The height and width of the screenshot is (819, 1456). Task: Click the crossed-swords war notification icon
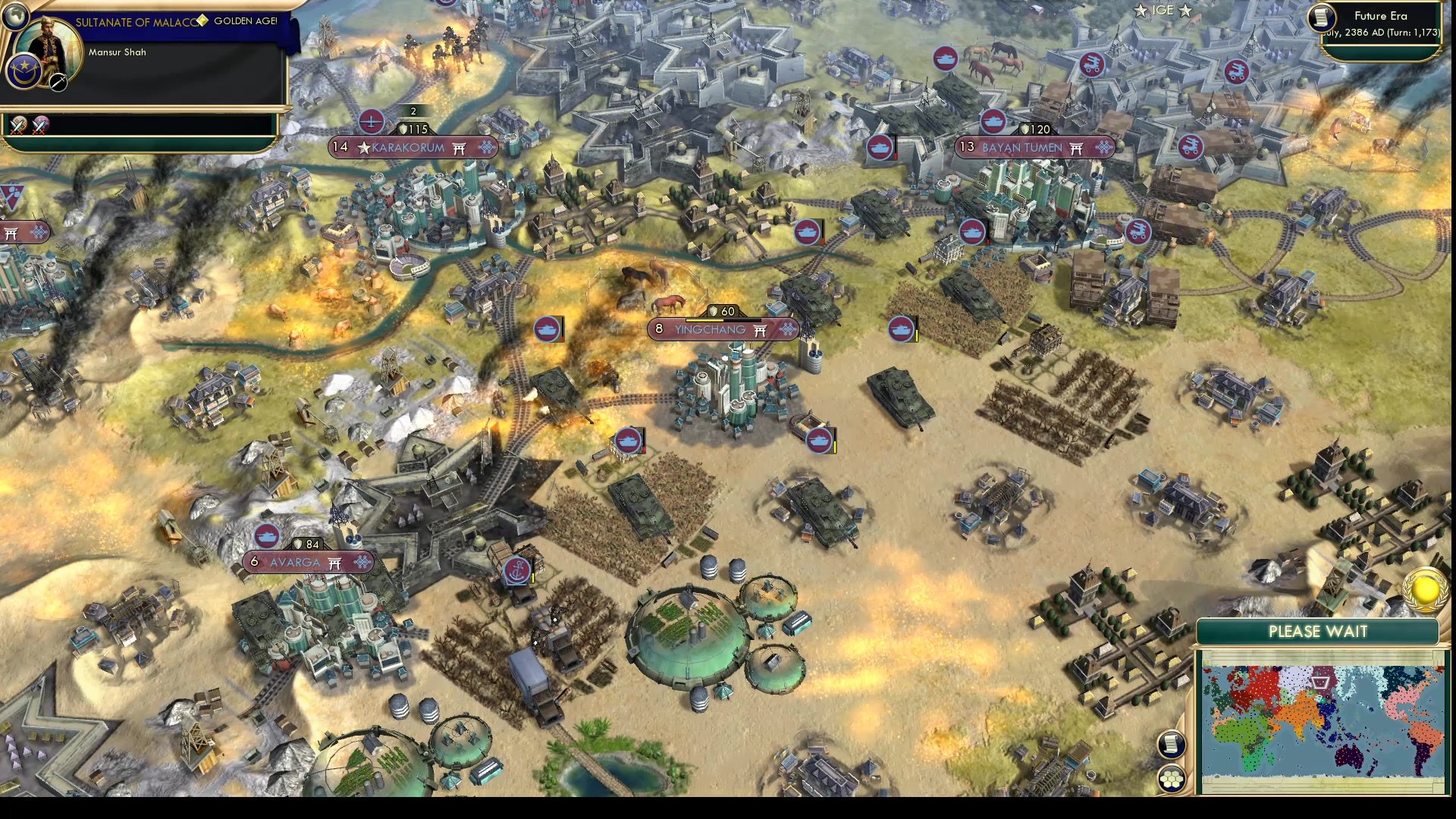pos(19,124)
